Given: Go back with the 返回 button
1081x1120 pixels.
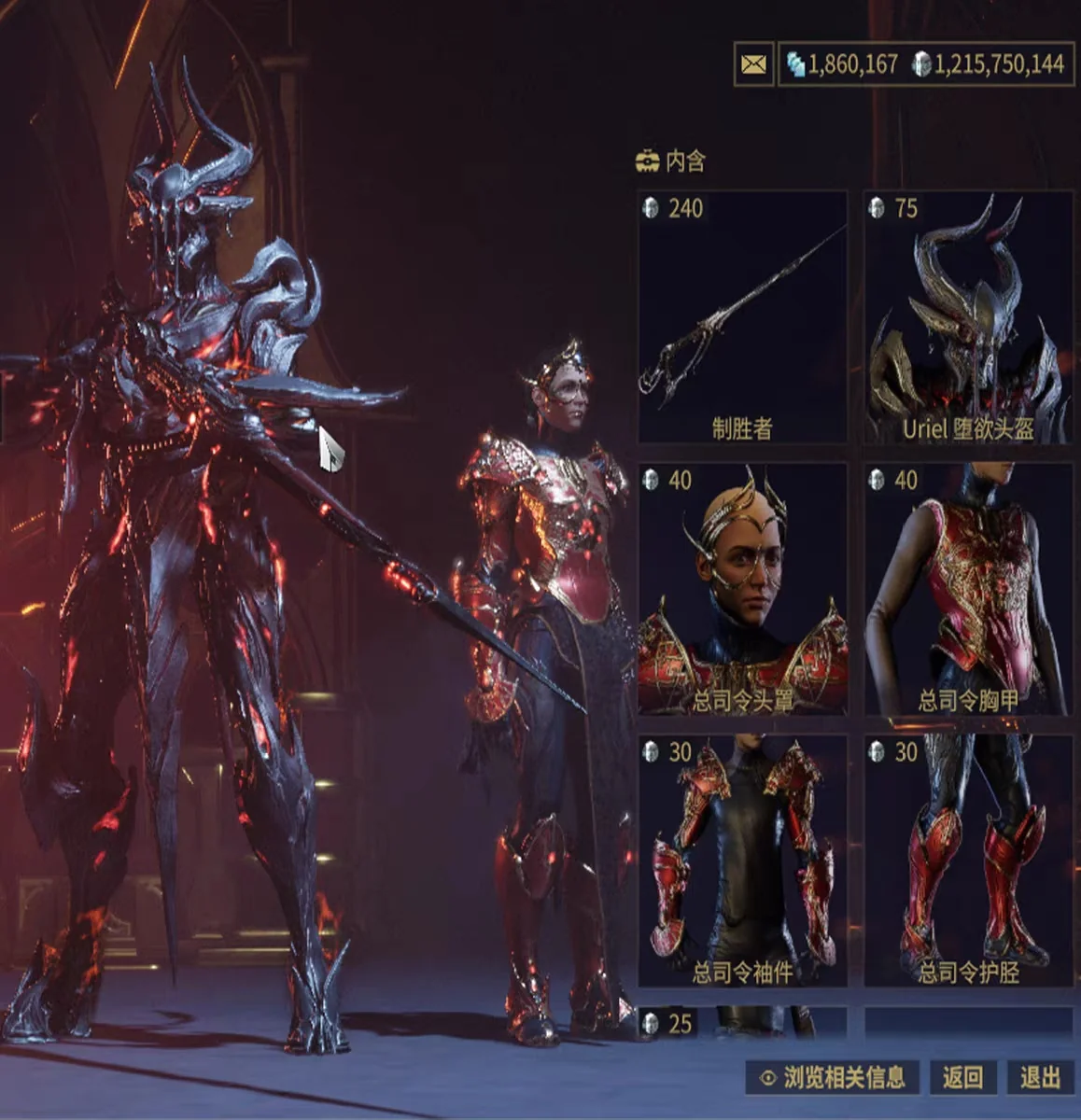Looking at the screenshot, I should point(962,1078).
